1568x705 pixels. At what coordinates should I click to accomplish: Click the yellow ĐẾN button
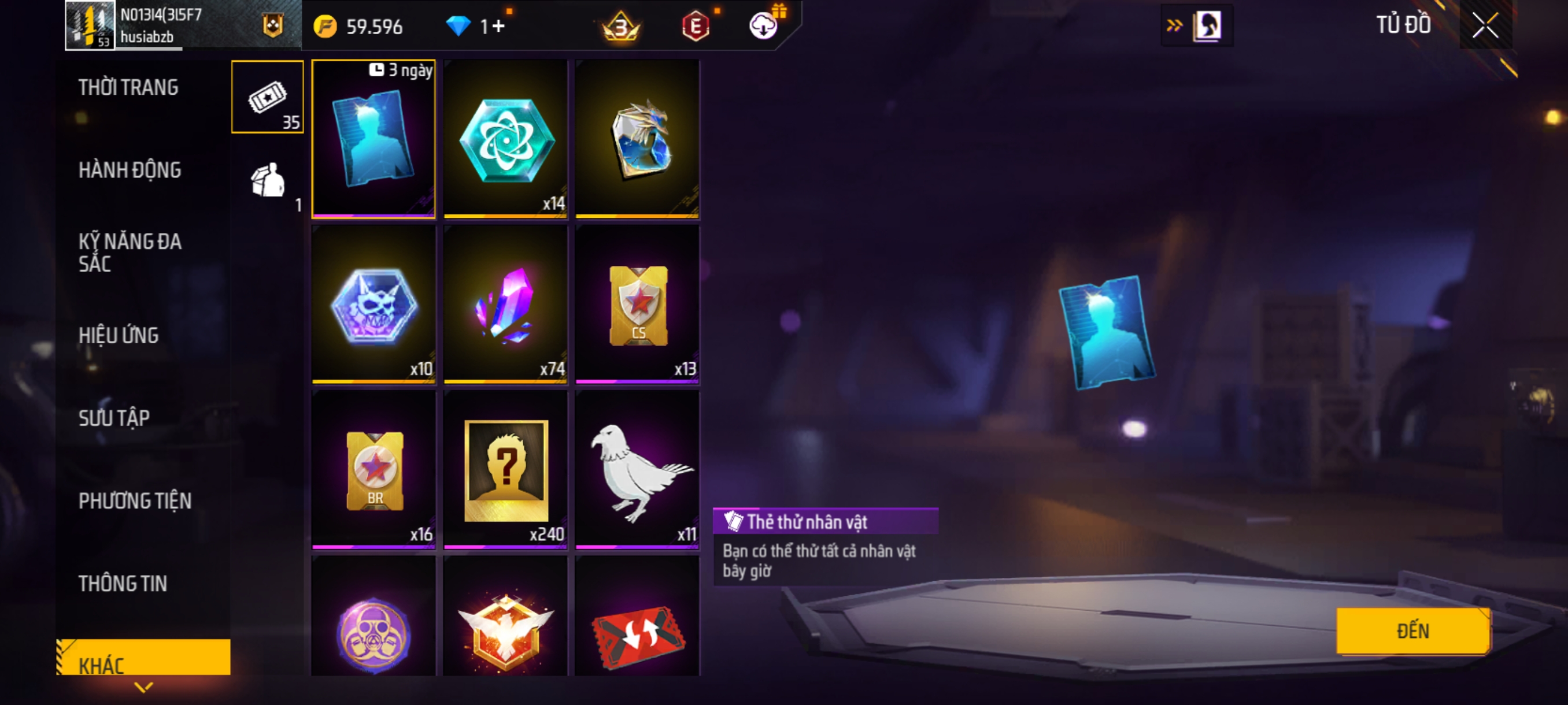(x=1412, y=630)
